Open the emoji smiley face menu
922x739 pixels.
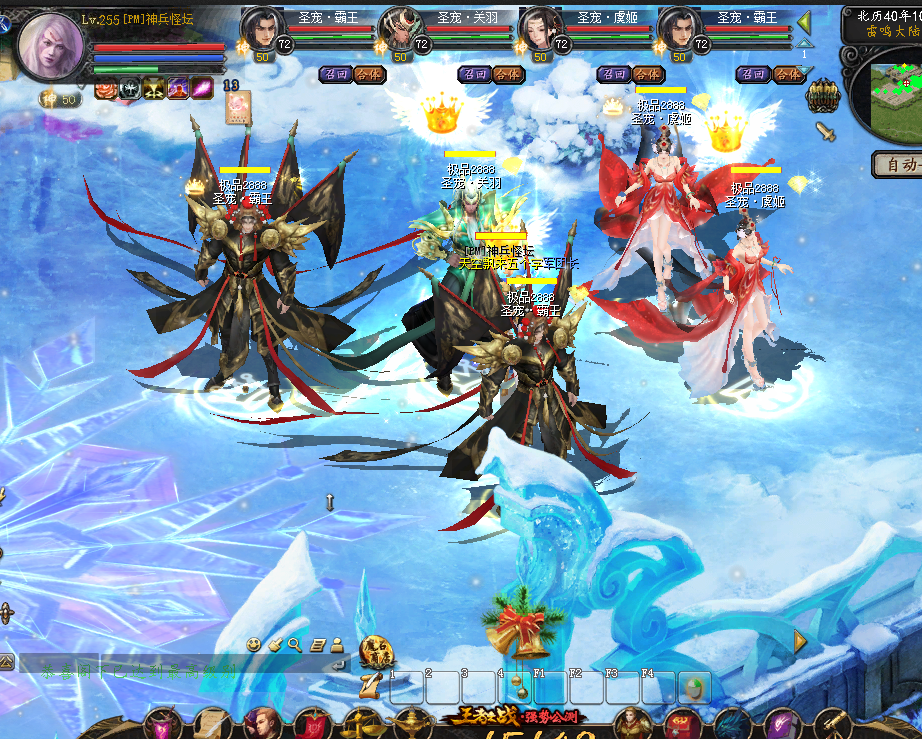pos(255,645)
